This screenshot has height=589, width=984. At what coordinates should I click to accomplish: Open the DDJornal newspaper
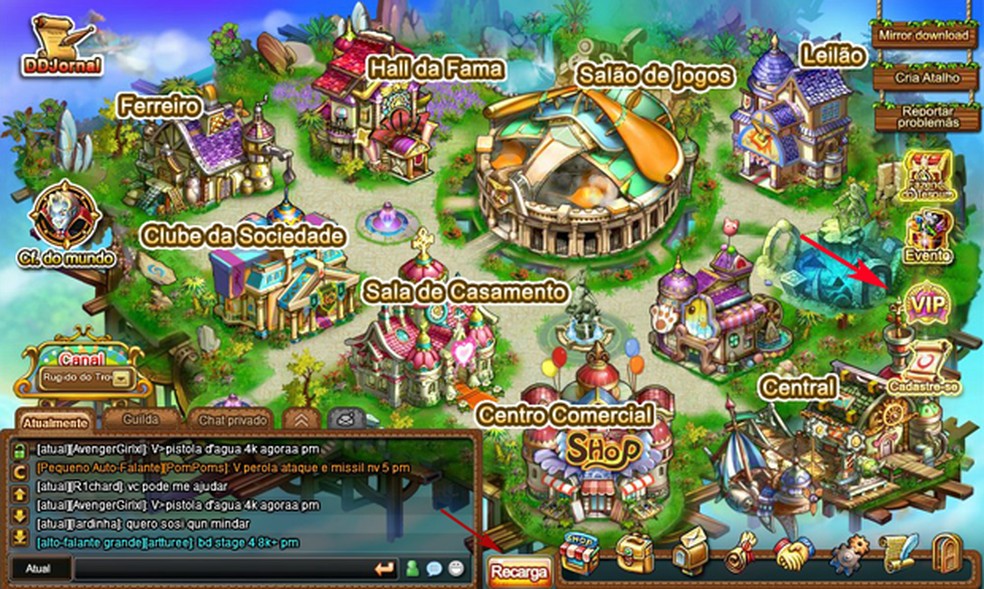60,47
